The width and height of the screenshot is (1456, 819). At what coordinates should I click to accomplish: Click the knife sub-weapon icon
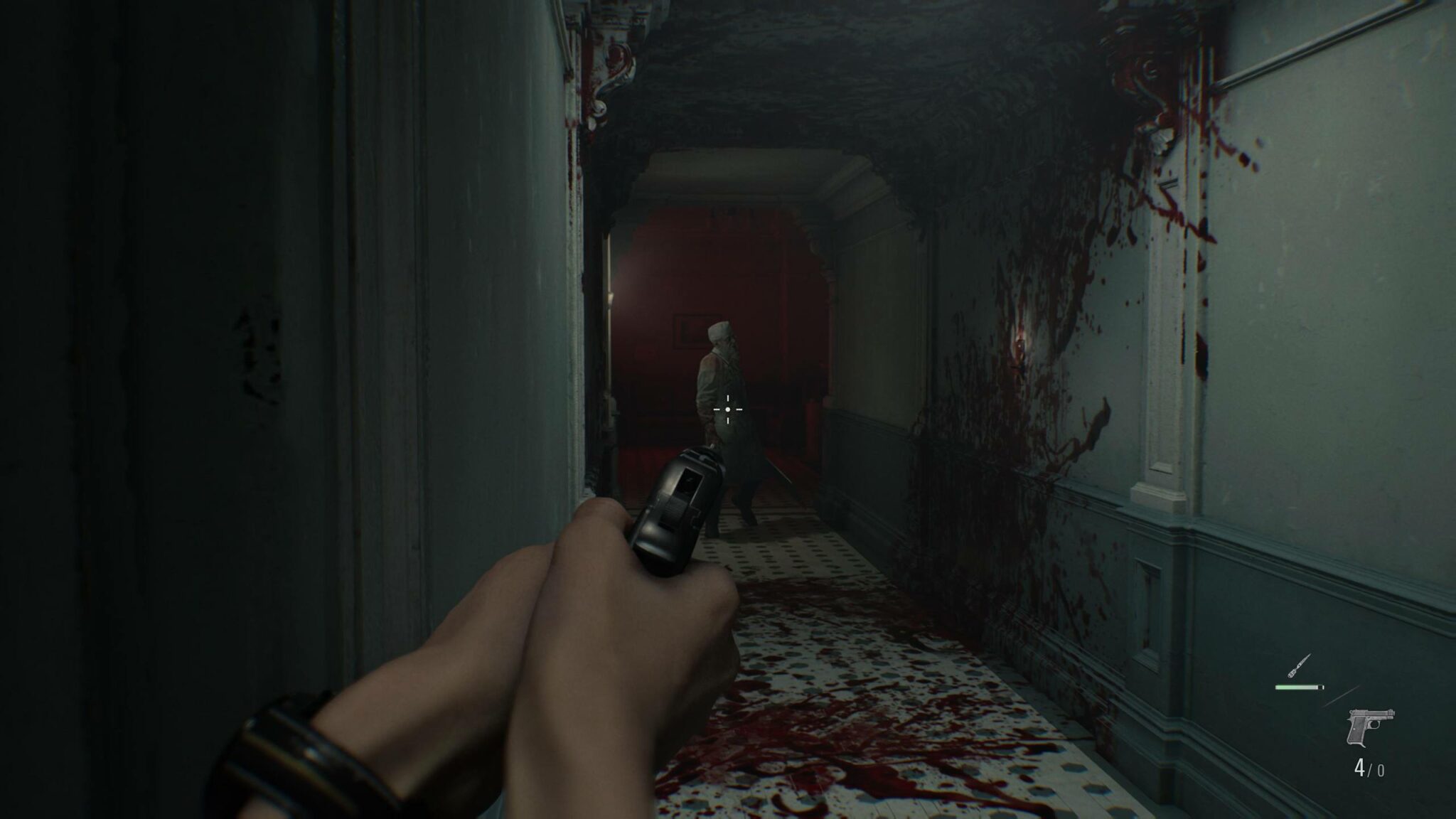click(x=1298, y=667)
